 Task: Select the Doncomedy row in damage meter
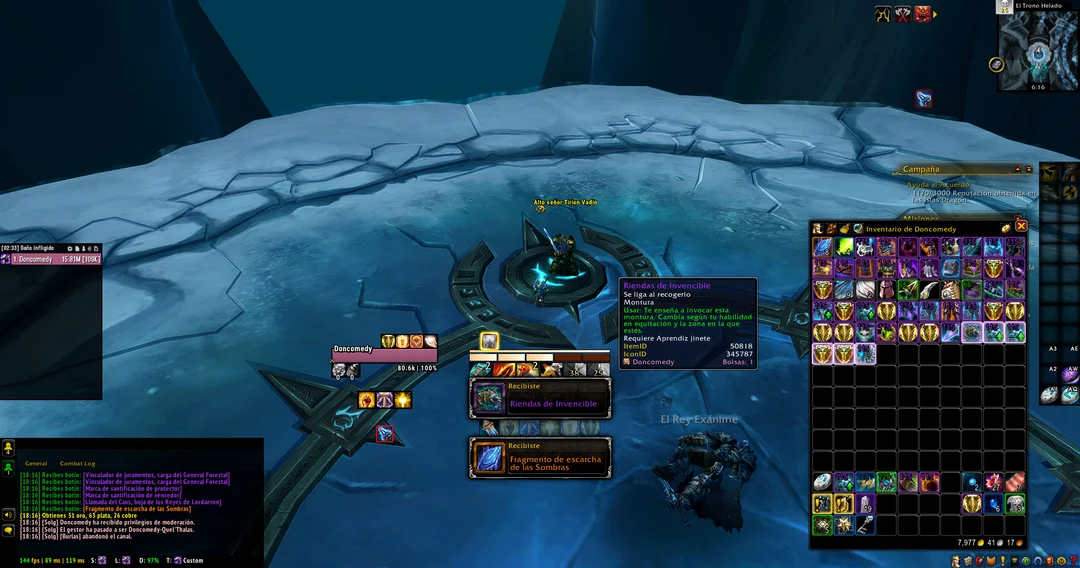tap(50, 259)
